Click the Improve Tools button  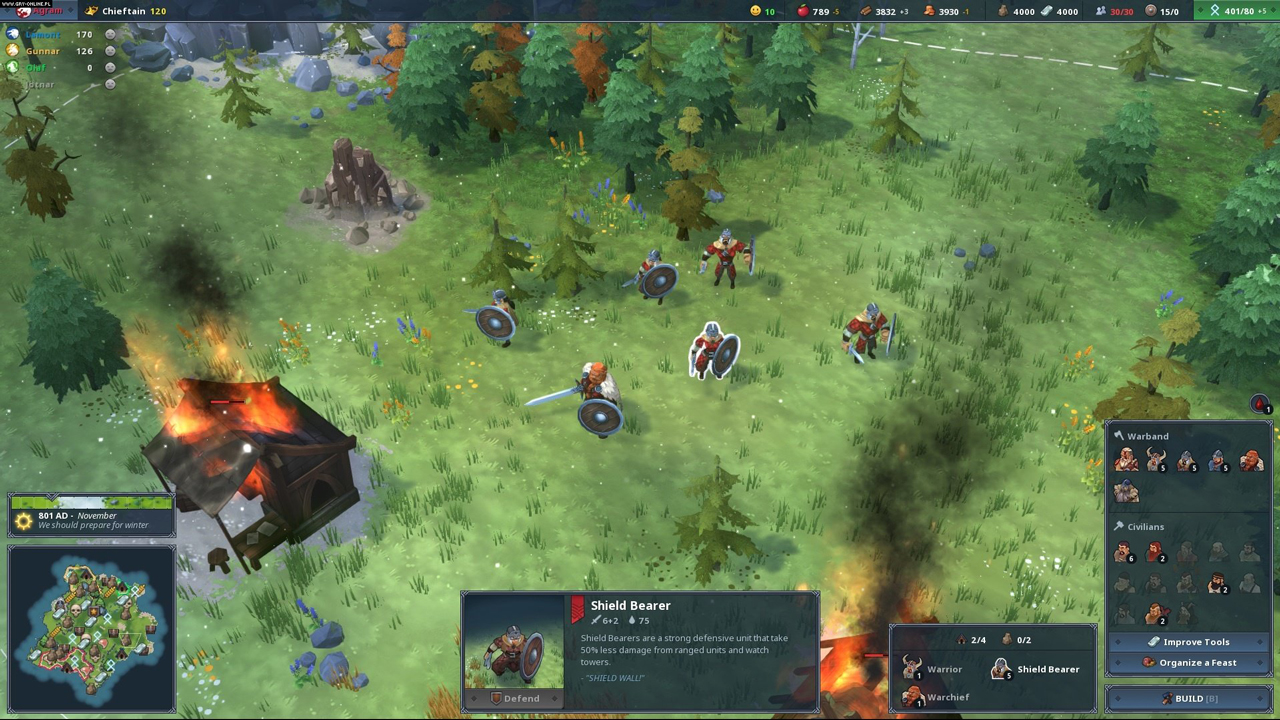[x=1188, y=642]
